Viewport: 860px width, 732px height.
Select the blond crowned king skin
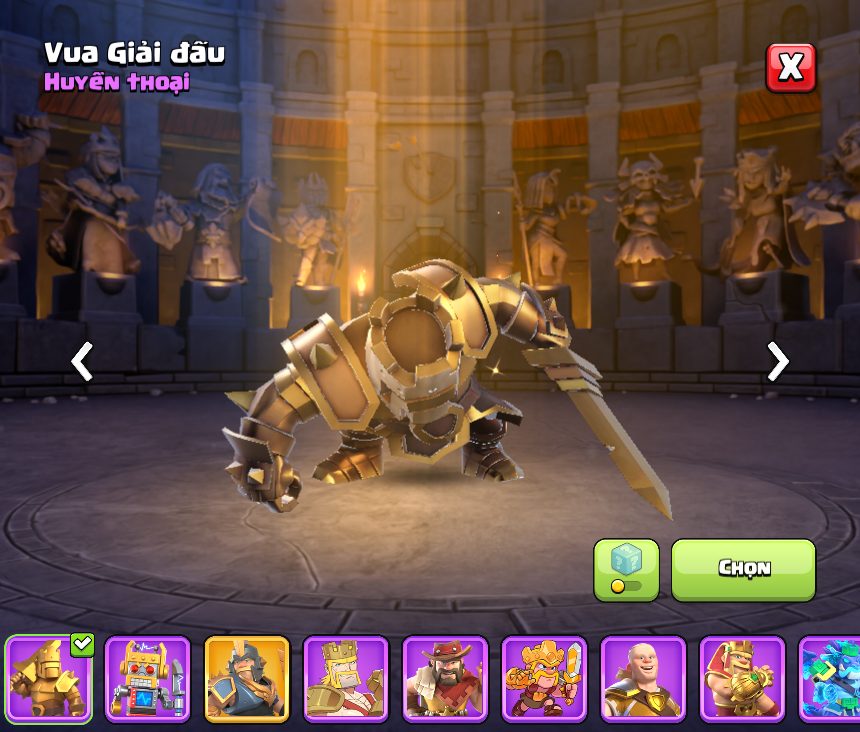pyautogui.click(x=346, y=678)
